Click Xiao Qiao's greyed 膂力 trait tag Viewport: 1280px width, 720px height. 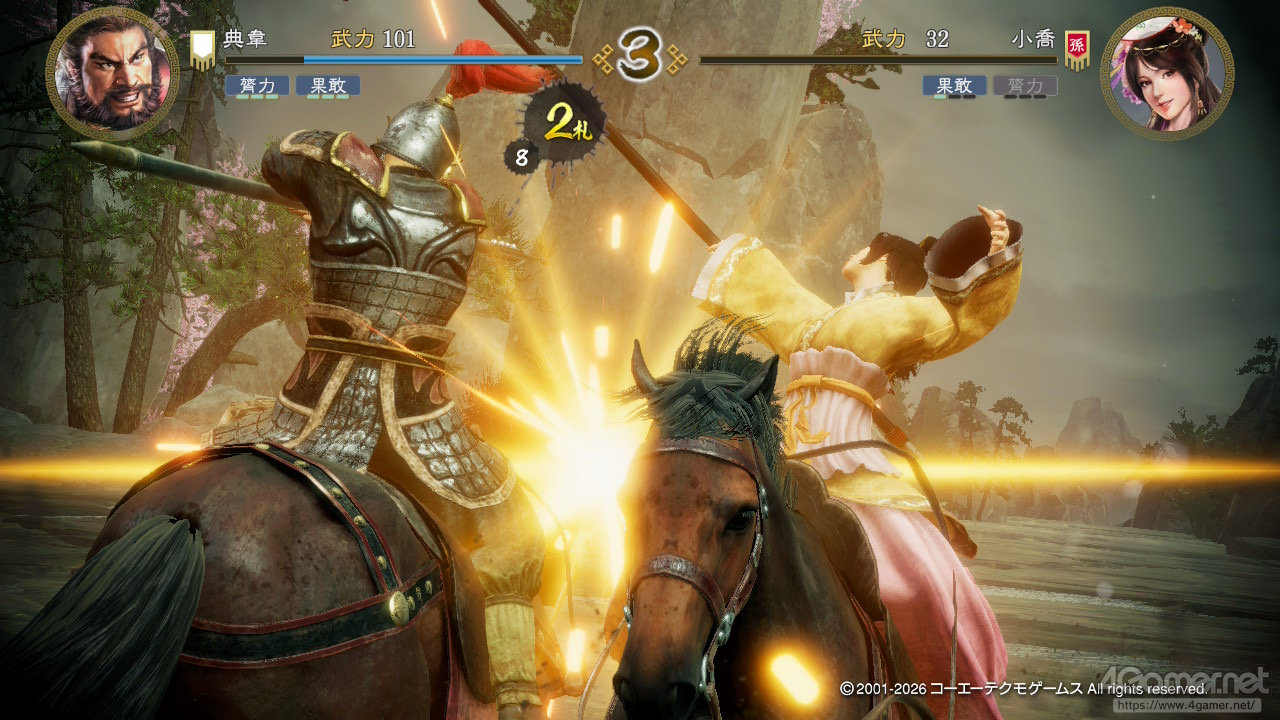coord(1024,86)
